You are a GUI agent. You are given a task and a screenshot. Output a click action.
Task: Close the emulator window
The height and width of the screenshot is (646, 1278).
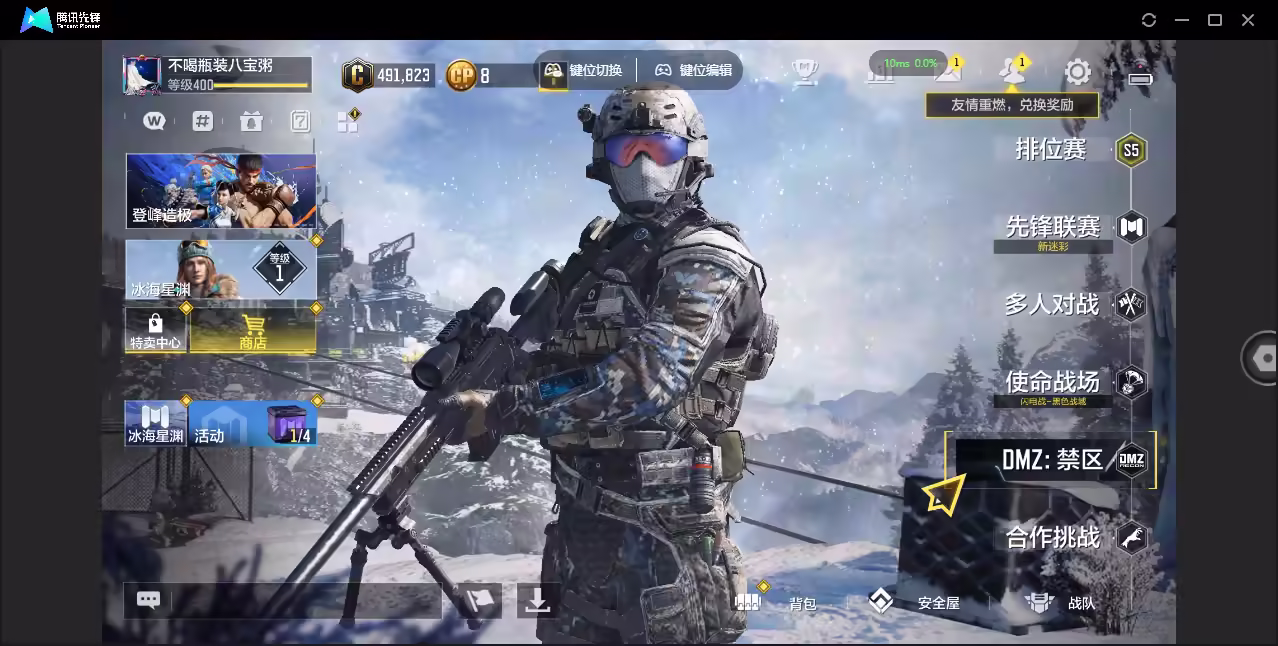[x=1248, y=20]
